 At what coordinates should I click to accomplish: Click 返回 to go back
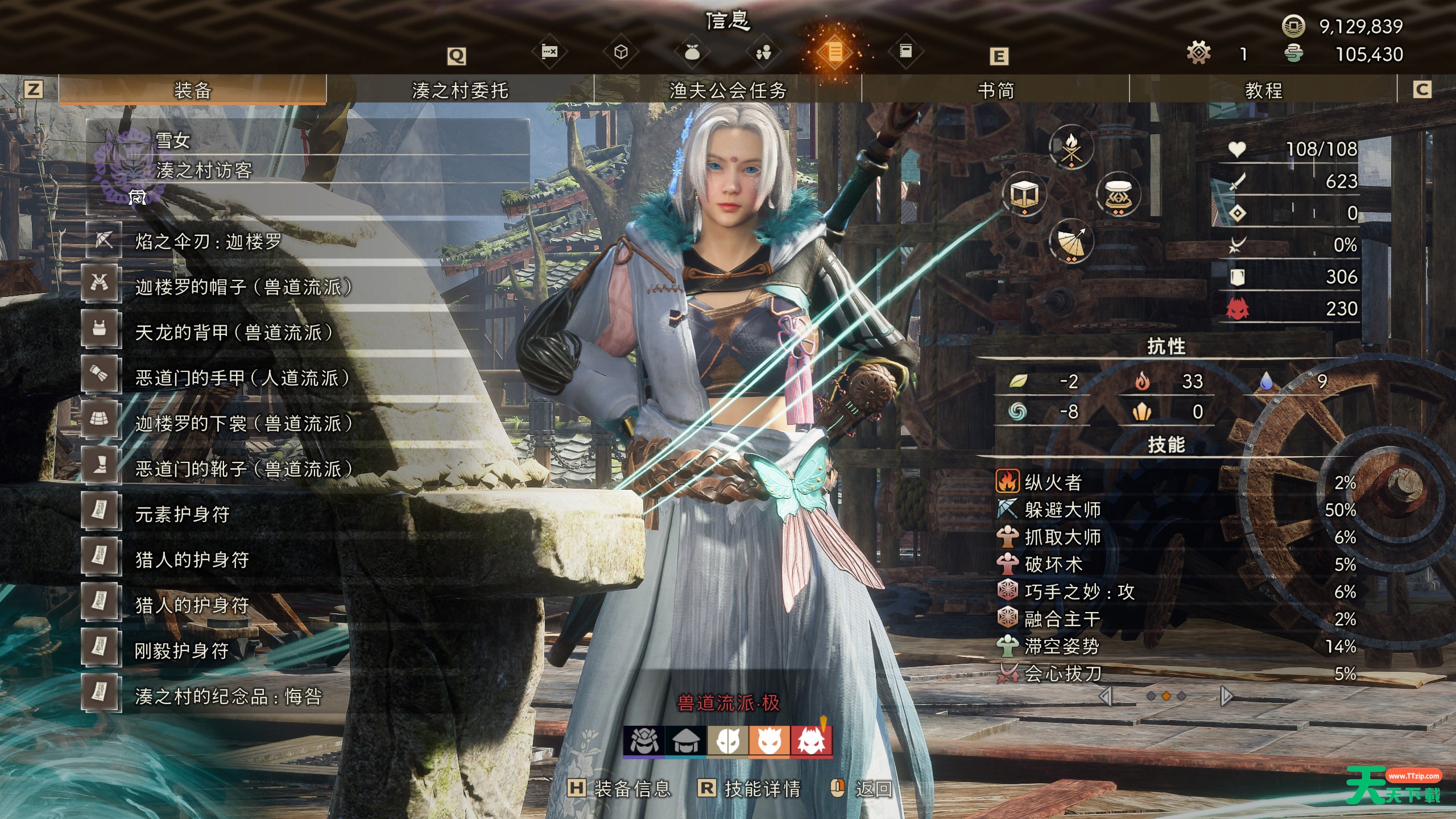(862, 788)
